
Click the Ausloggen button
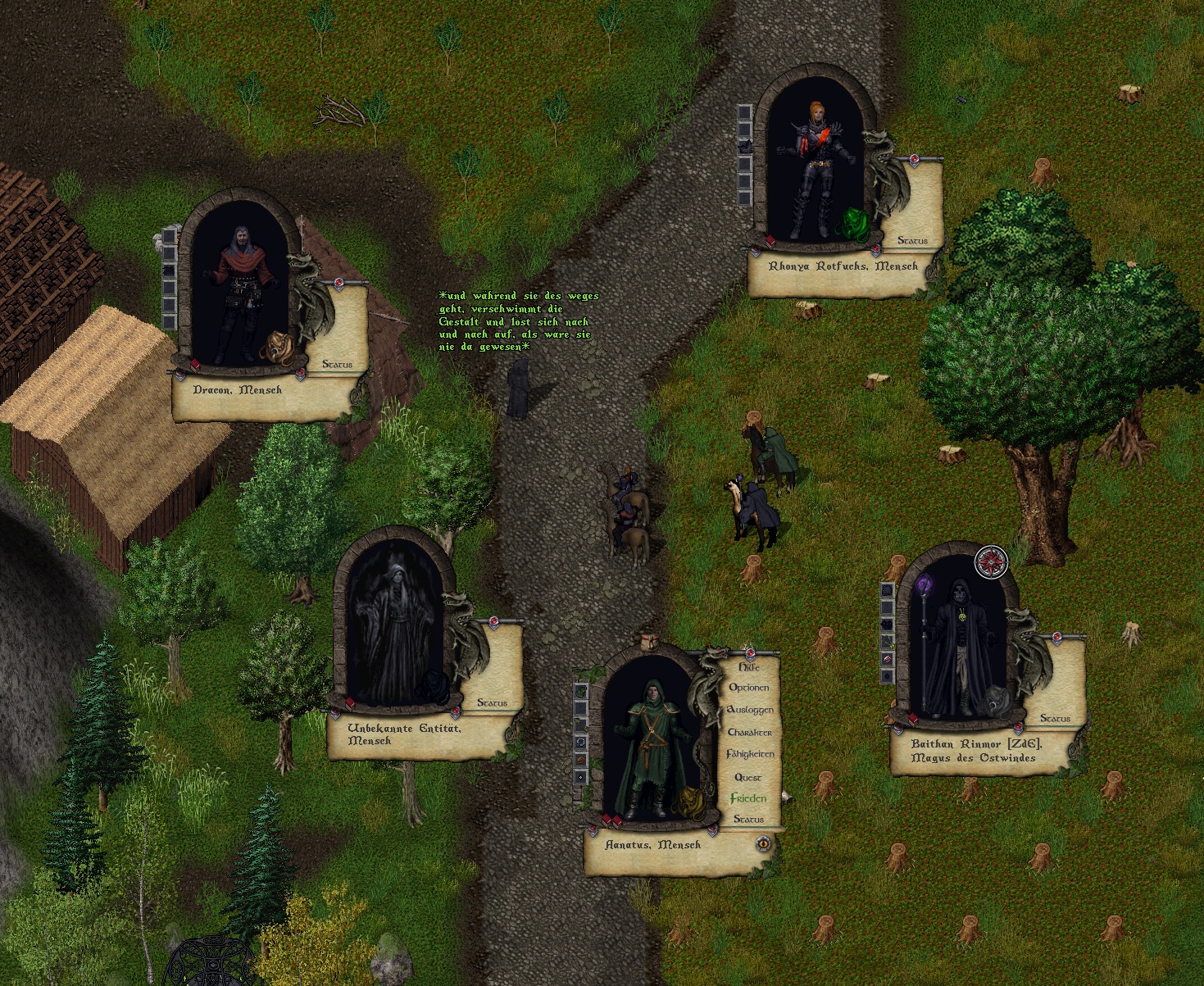click(x=750, y=710)
